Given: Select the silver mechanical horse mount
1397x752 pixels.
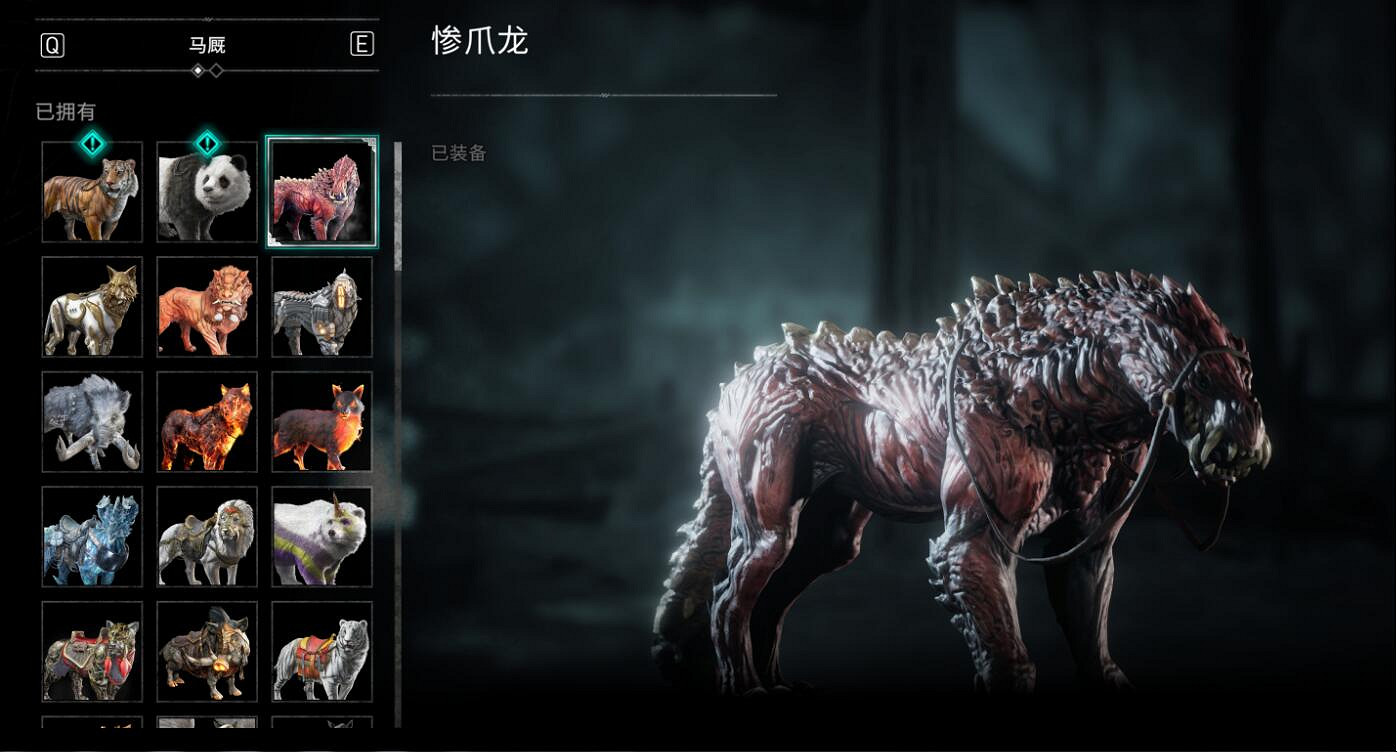Looking at the screenshot, I should point(321,306).
